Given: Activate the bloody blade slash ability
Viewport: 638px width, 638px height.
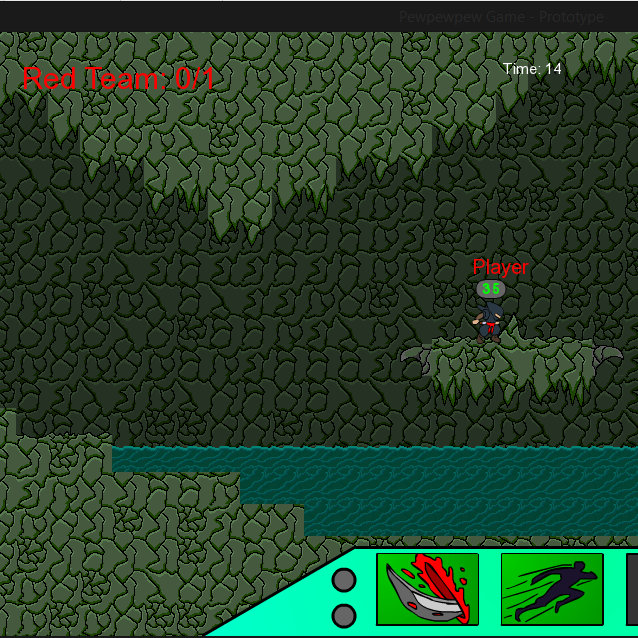Looking at the screenshot, I should [x=427, y=590].
